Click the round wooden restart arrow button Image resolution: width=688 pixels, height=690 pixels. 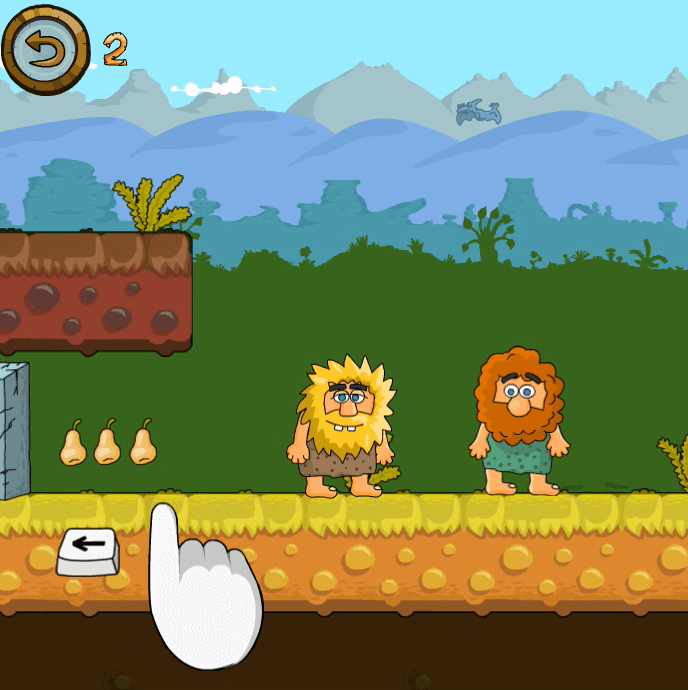(x=46, y=49)
